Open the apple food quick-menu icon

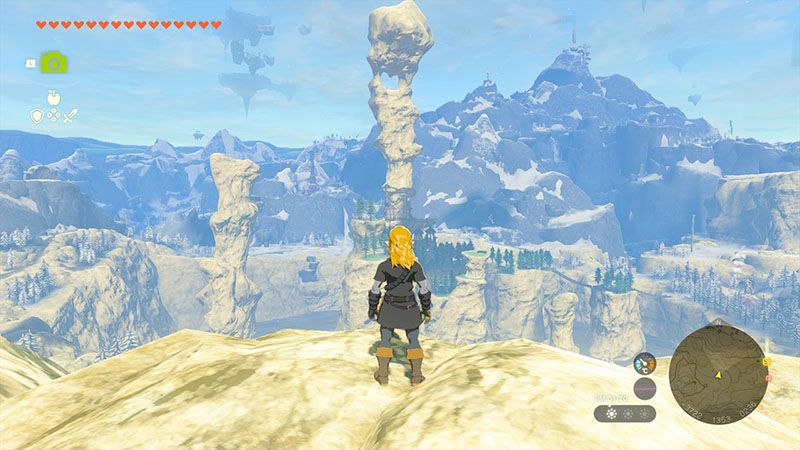click(x=53, y=97)
